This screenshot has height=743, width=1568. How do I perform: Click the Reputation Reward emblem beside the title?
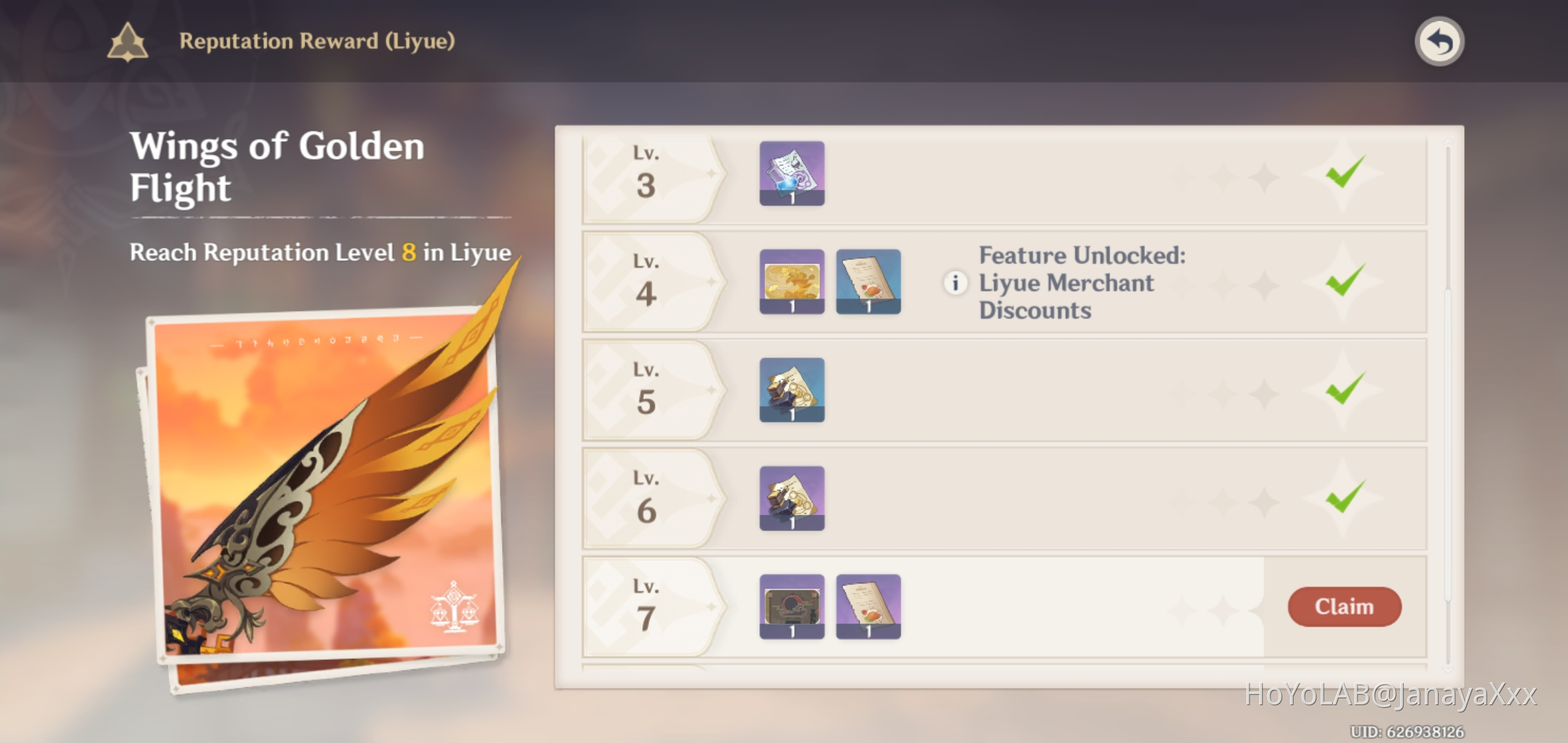point(127,42)
